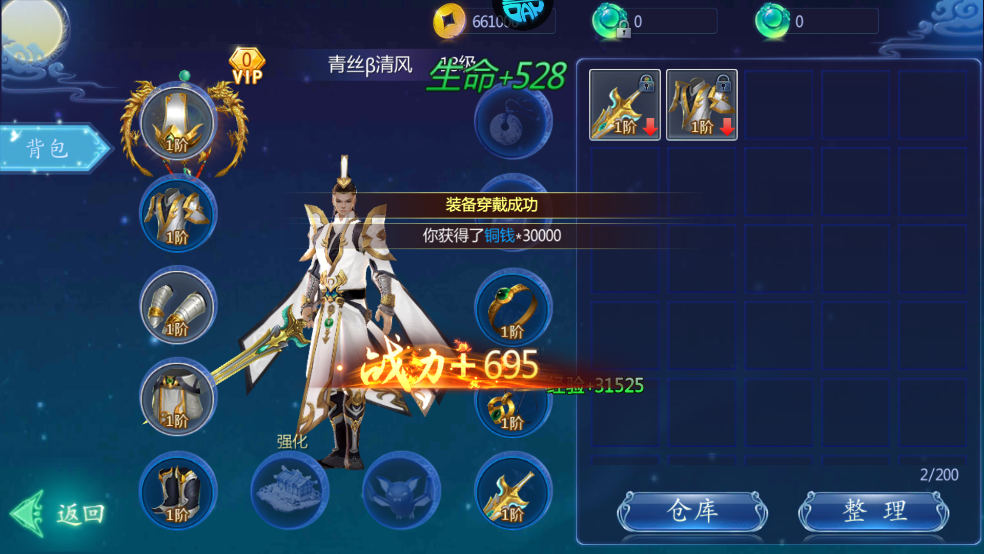Inspect the equipped leg armor slot
The width and height of the screenshot is (984, 554).
tap(177, 398)
